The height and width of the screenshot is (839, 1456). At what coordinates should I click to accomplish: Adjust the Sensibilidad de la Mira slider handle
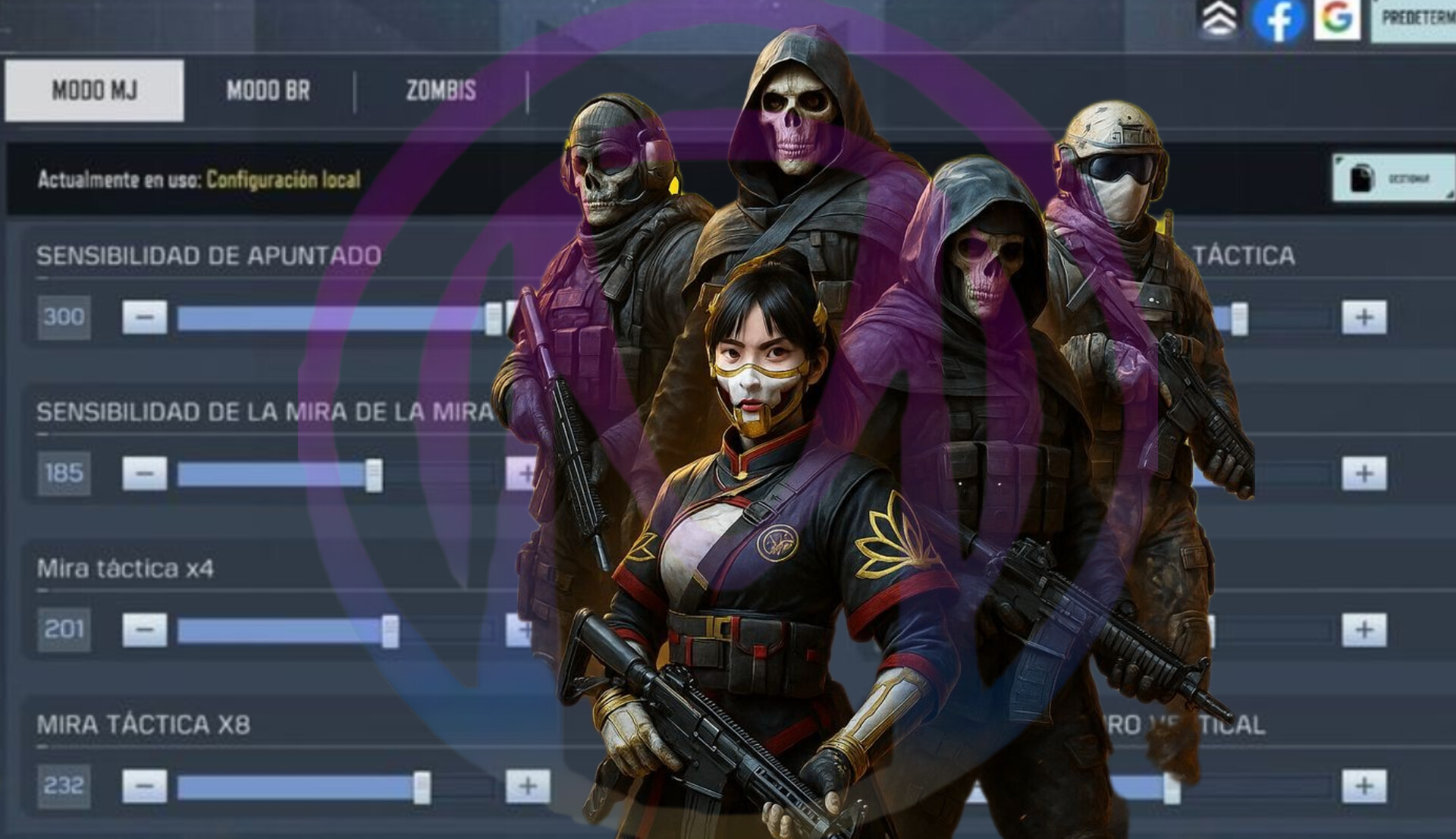374,476
